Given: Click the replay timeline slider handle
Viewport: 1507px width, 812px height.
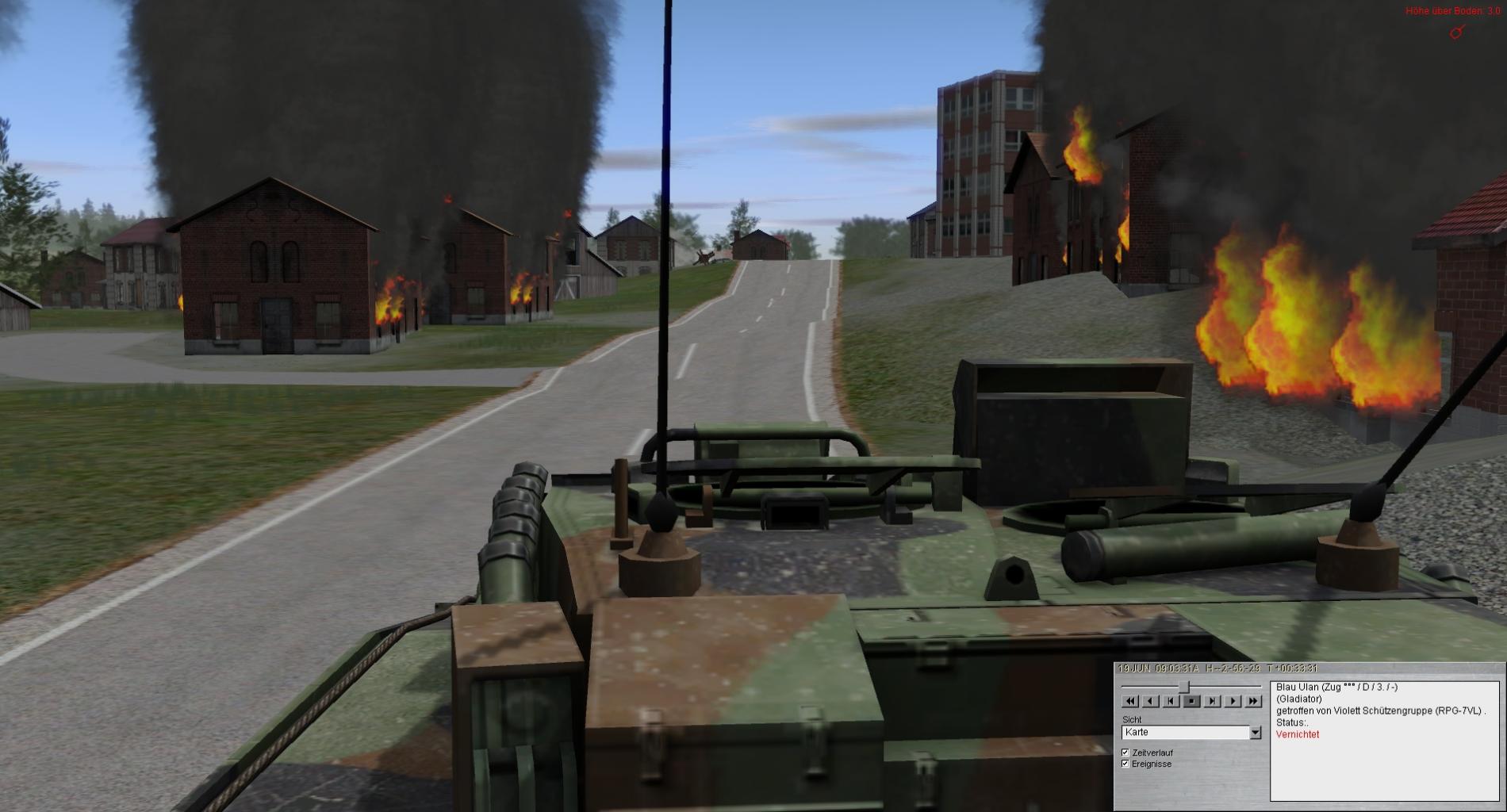Looking at the screenshot, I should (x=1184, y=687).
